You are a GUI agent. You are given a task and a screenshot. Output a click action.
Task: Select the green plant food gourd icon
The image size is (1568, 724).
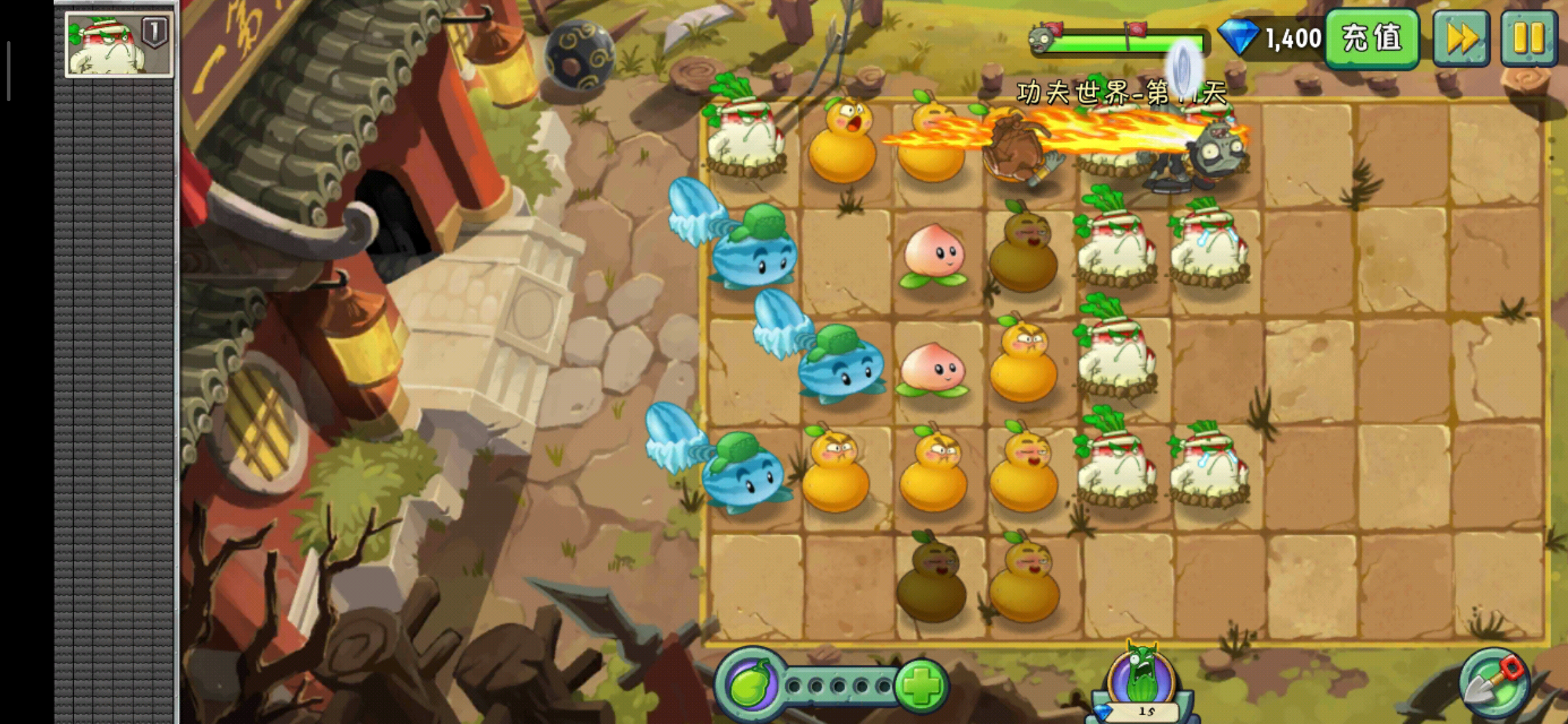[750, 685]
